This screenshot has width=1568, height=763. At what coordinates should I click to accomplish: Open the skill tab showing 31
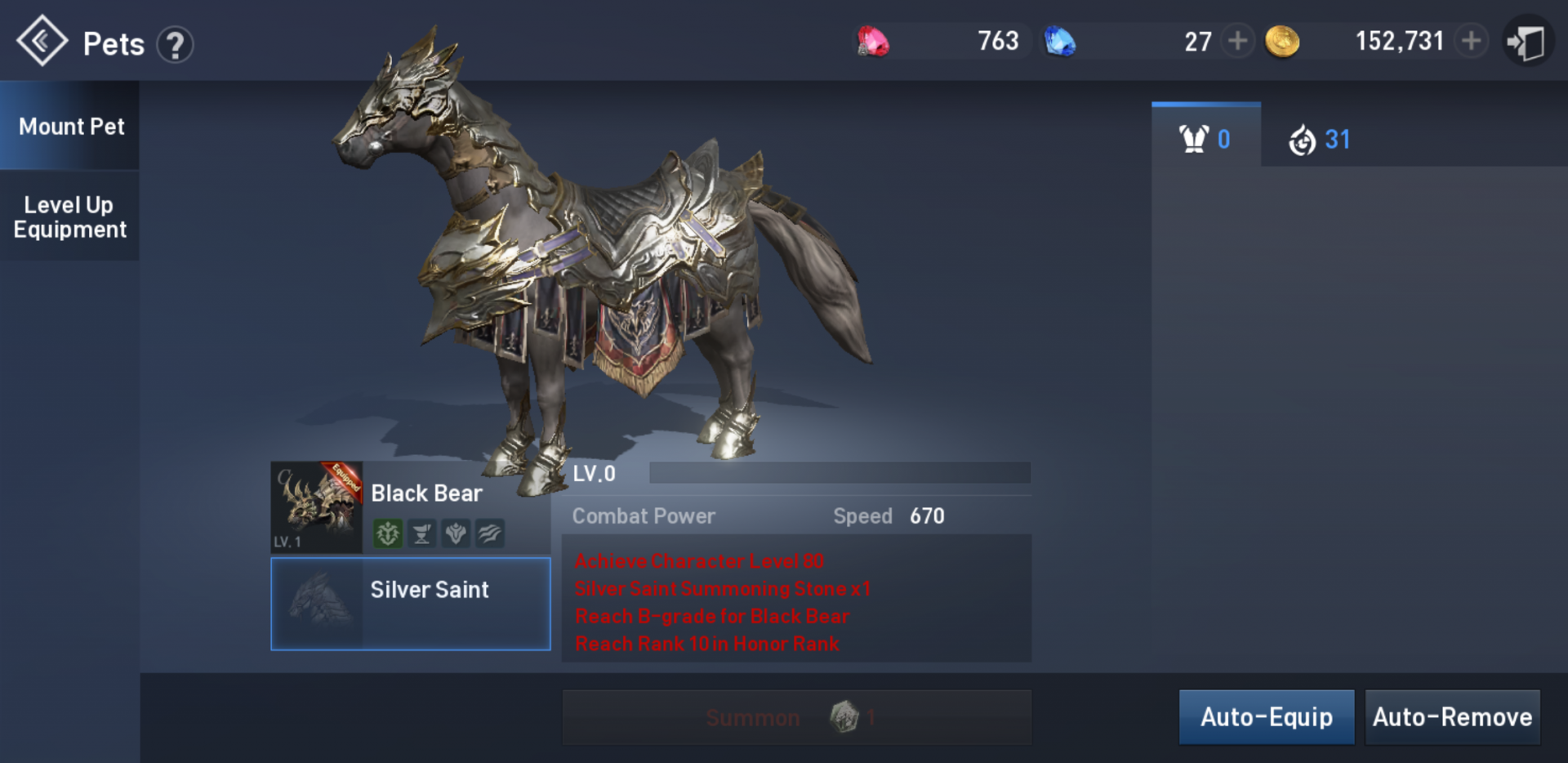pos(1317,138)
